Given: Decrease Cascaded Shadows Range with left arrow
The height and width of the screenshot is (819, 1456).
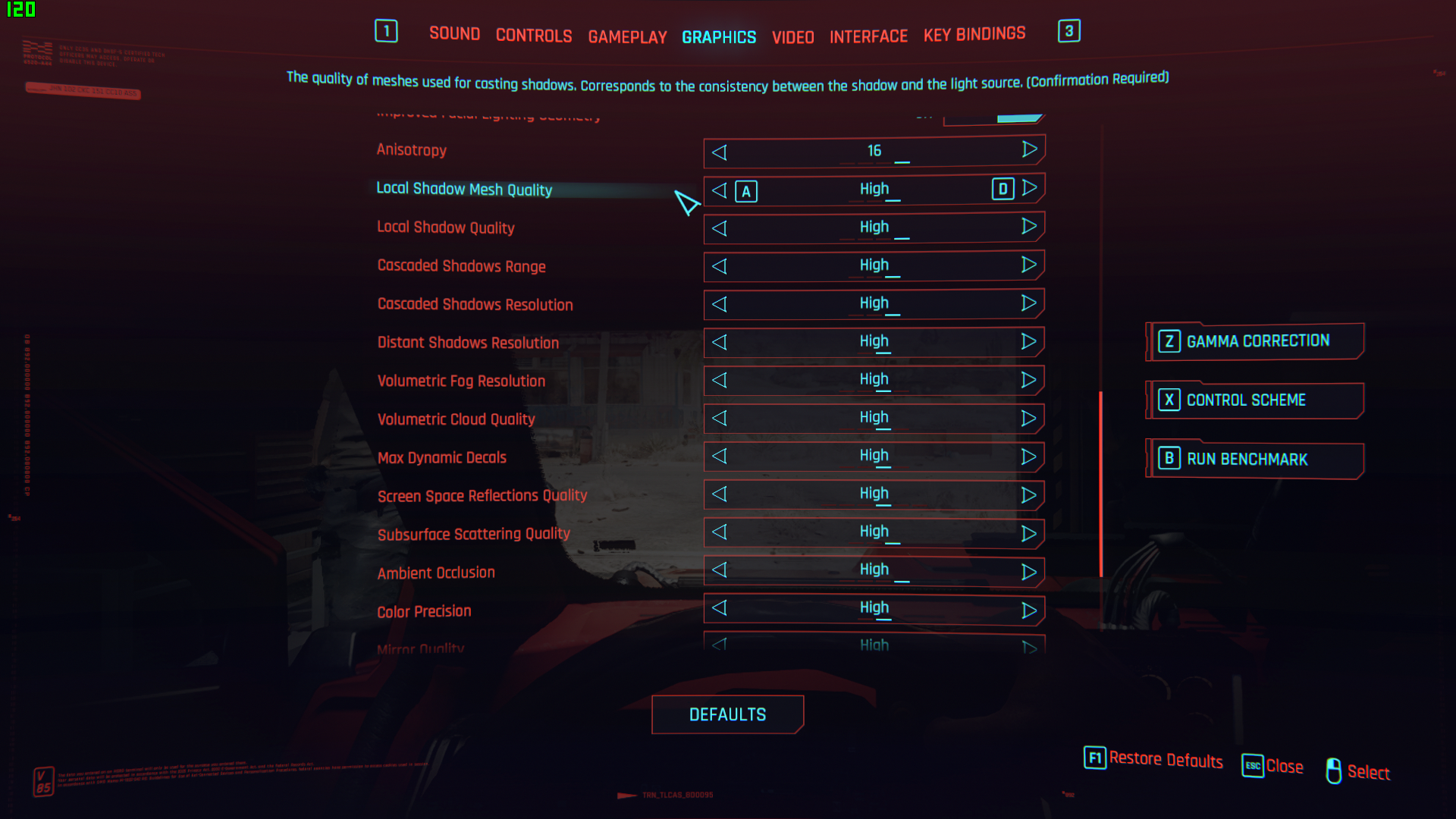Looking at the screenshot, I should [x=720, y=266].
